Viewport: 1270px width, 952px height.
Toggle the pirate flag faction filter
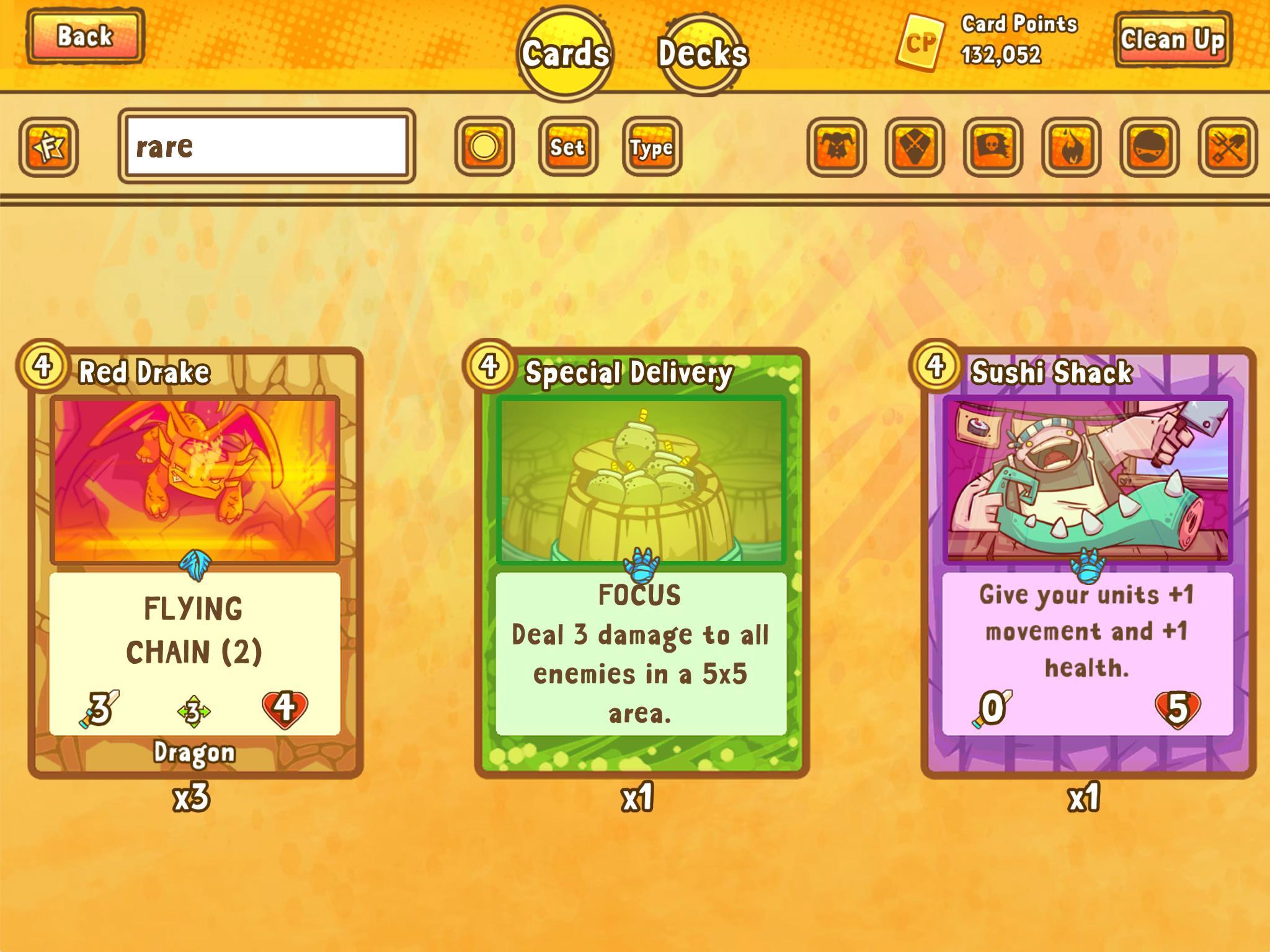point(992,146)
